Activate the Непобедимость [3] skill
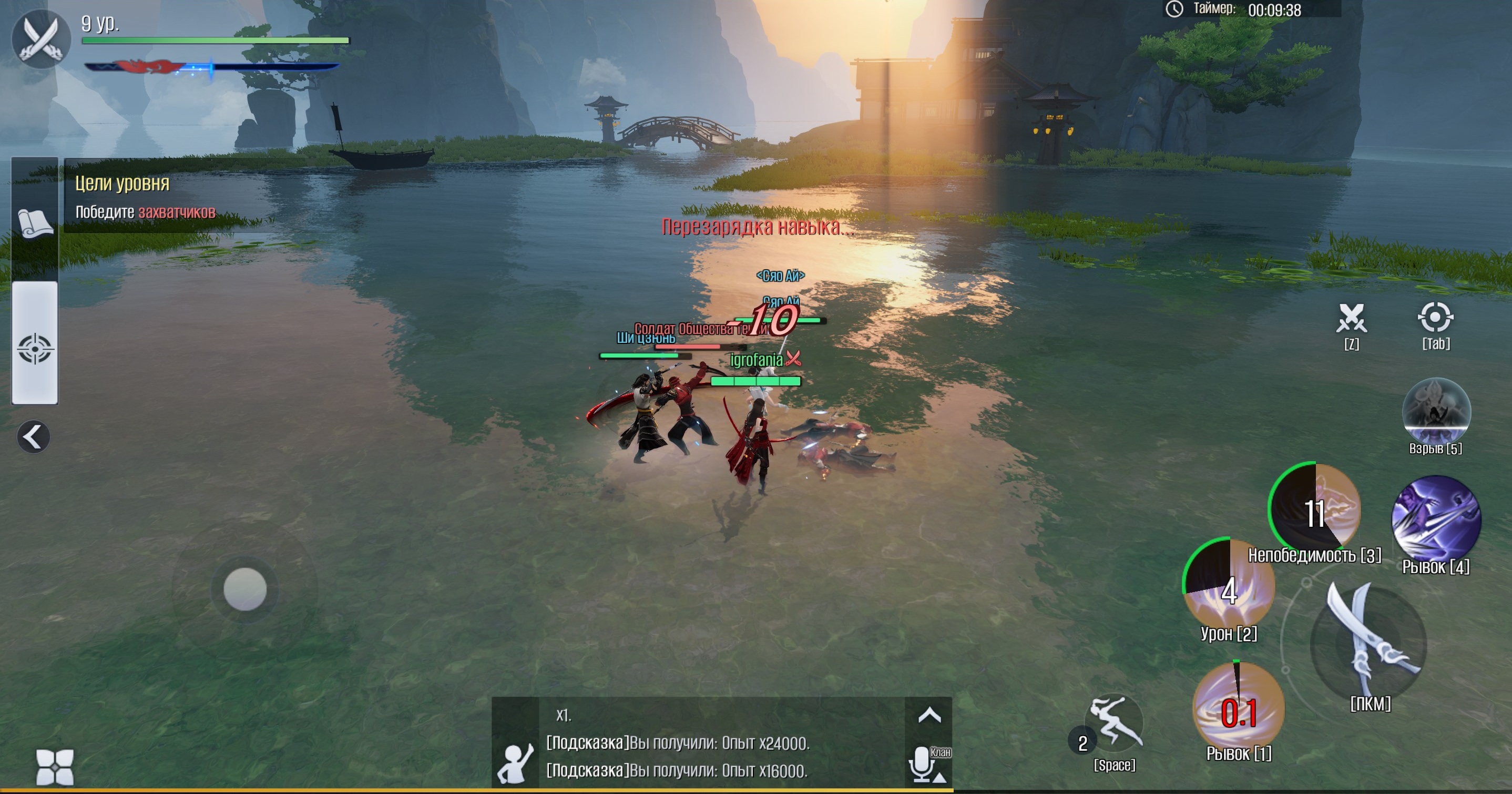 click(x=1315, y=508)
